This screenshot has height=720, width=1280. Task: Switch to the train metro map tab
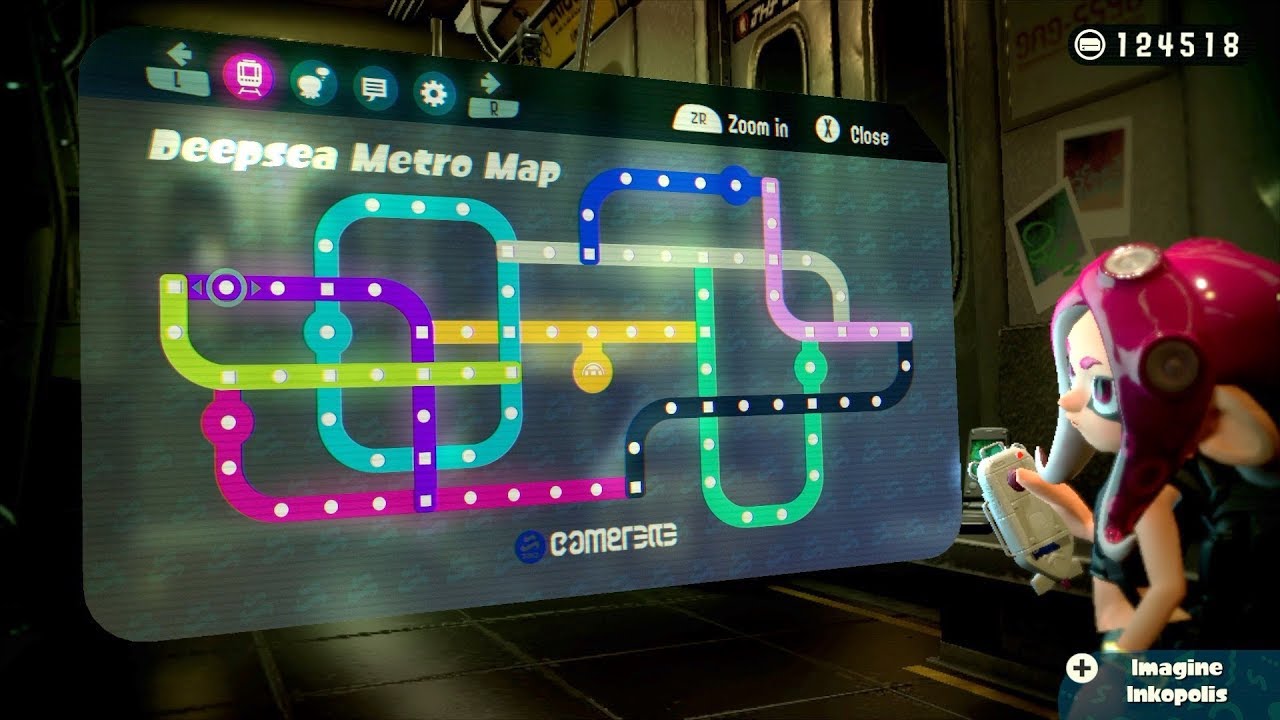248,74
